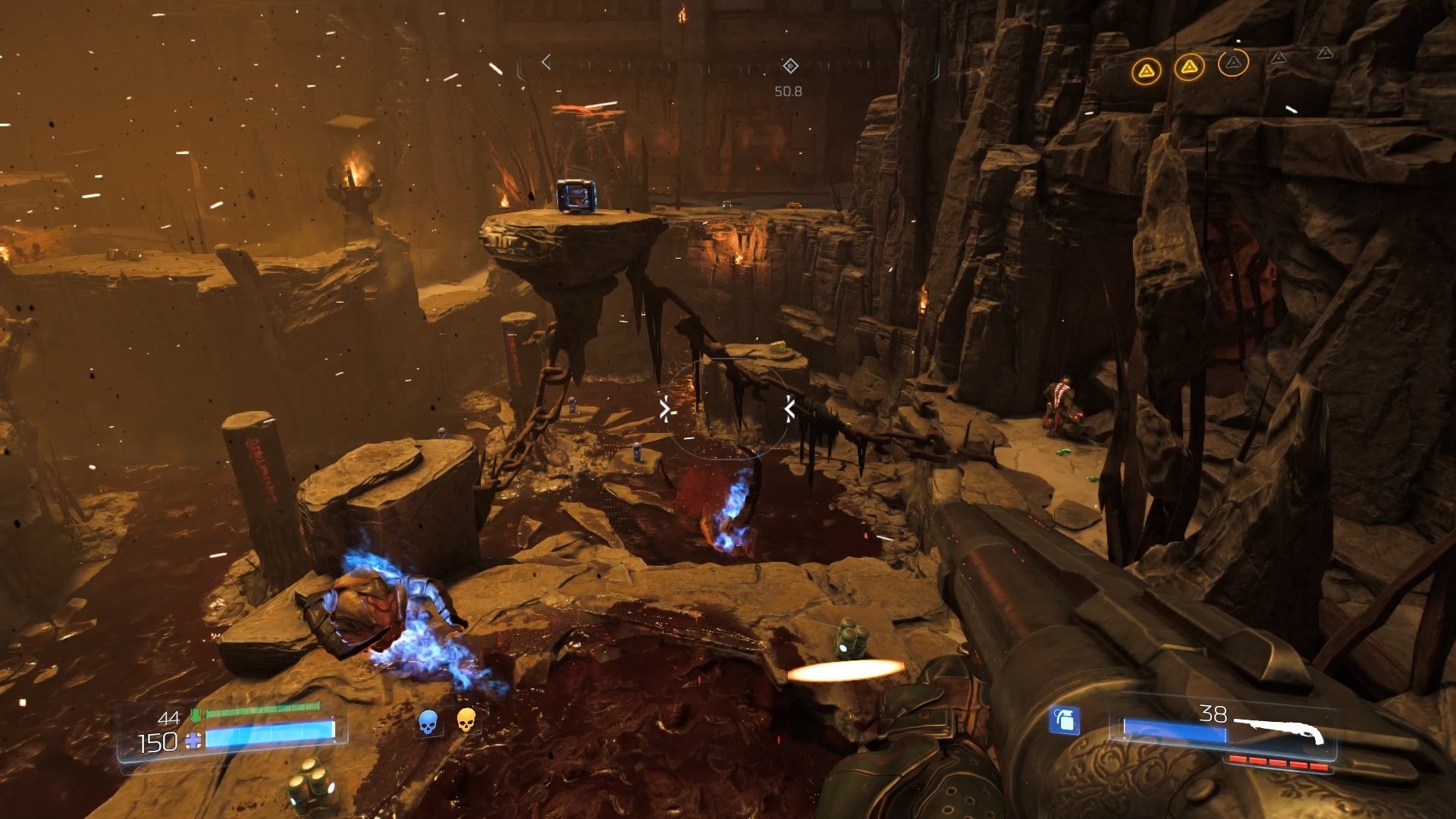Click the armor counter showing 150
Image resolution: width=1456 pixels, height=819 pixels.
point(157,741)
